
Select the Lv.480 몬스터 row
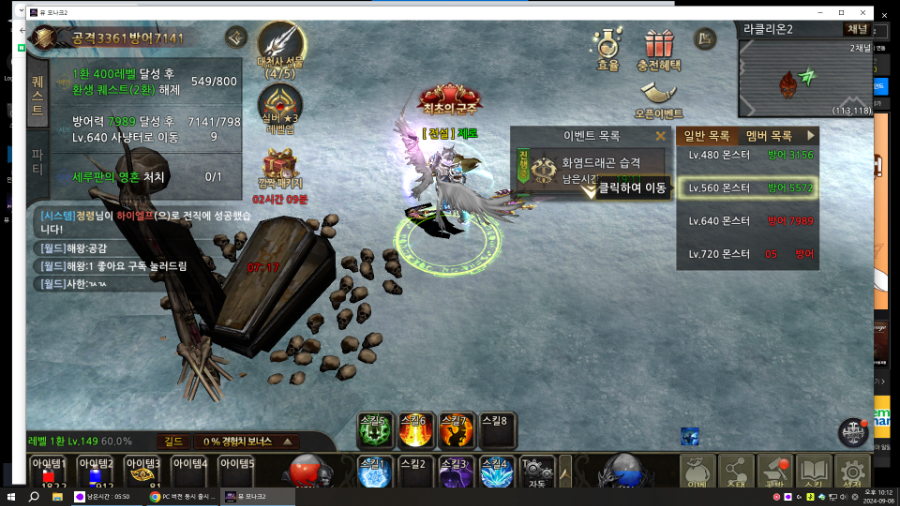coord(747,155)
